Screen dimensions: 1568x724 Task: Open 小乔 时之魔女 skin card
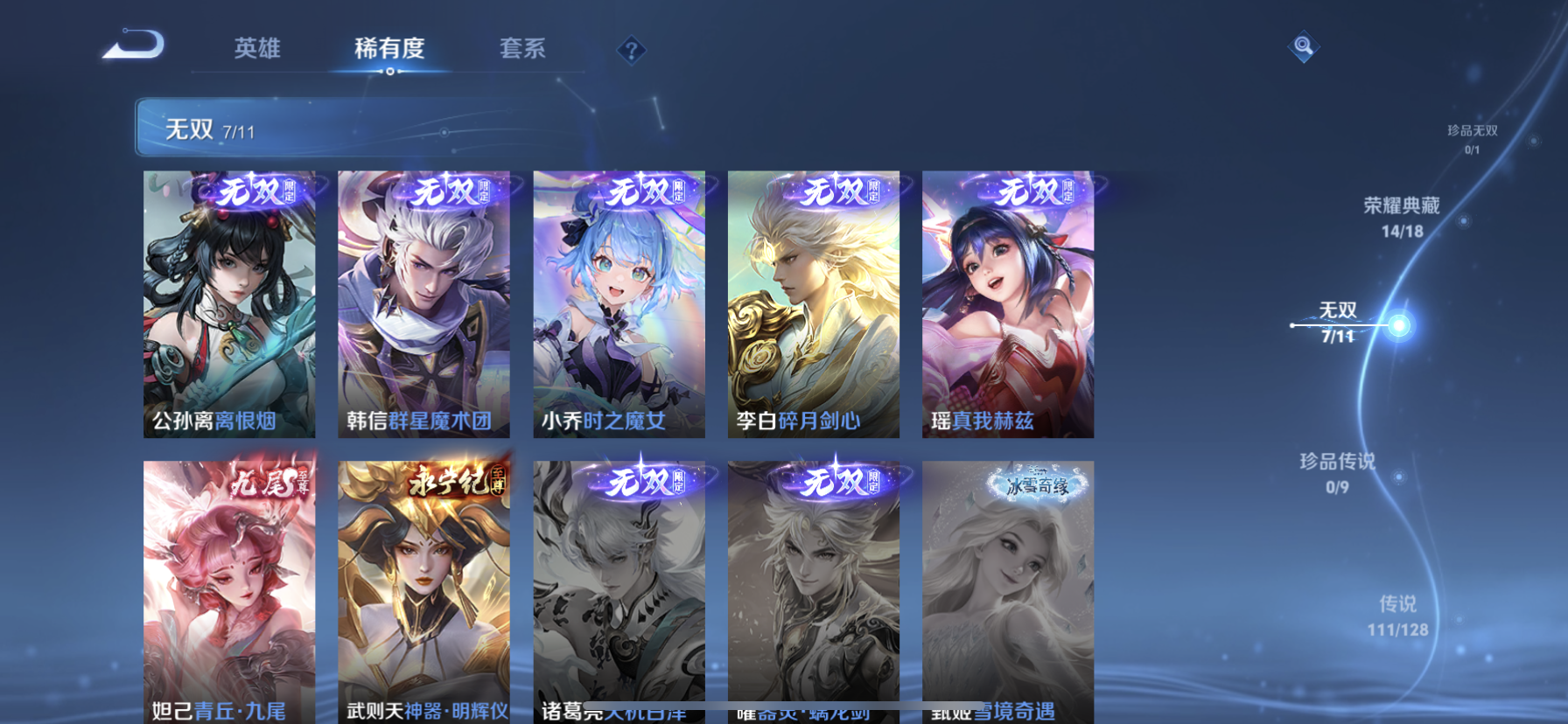point(619,304)
